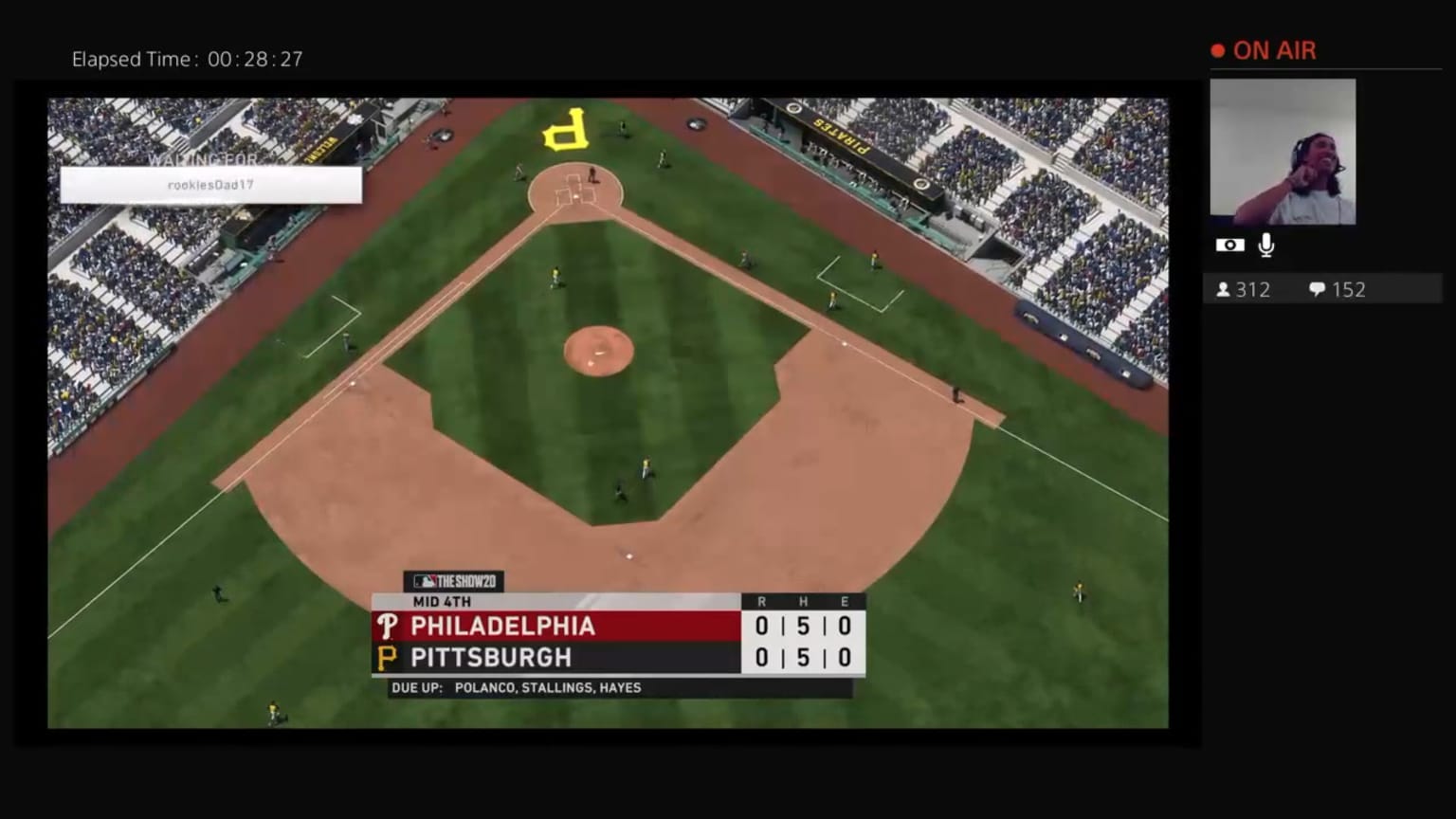
Task: Click the Elapsed Time counter display
Action: point(187,59)
